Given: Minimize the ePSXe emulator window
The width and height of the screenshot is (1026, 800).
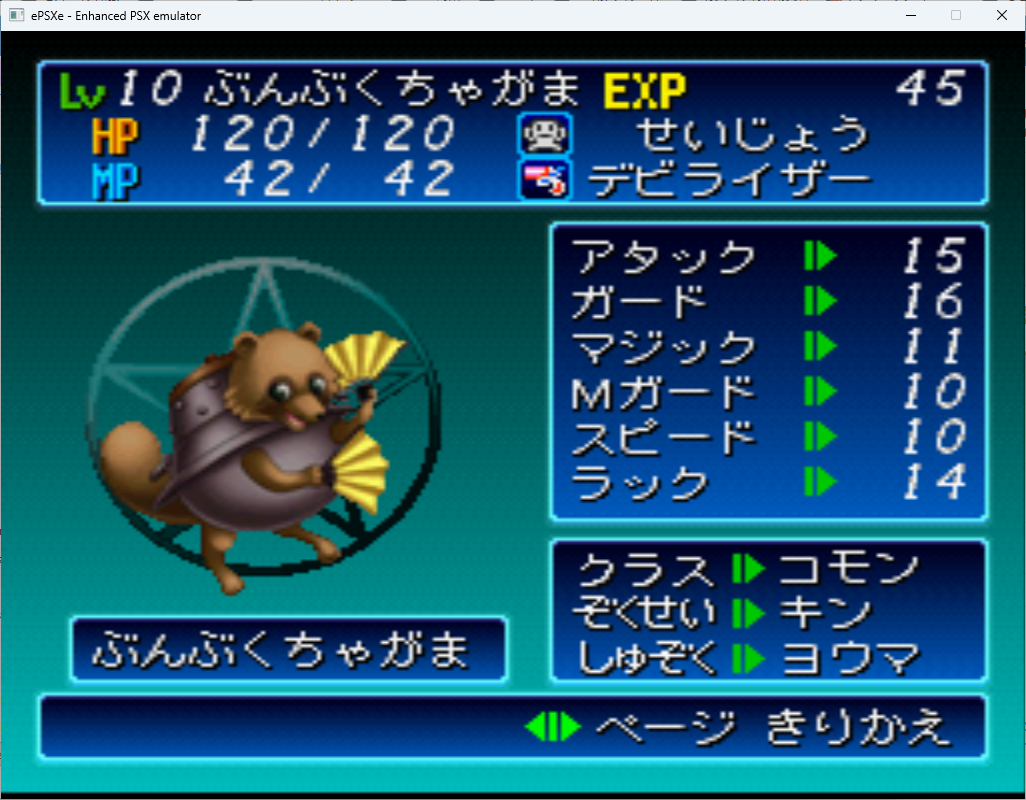Looking at the screenshot, I should coord(910,15).
